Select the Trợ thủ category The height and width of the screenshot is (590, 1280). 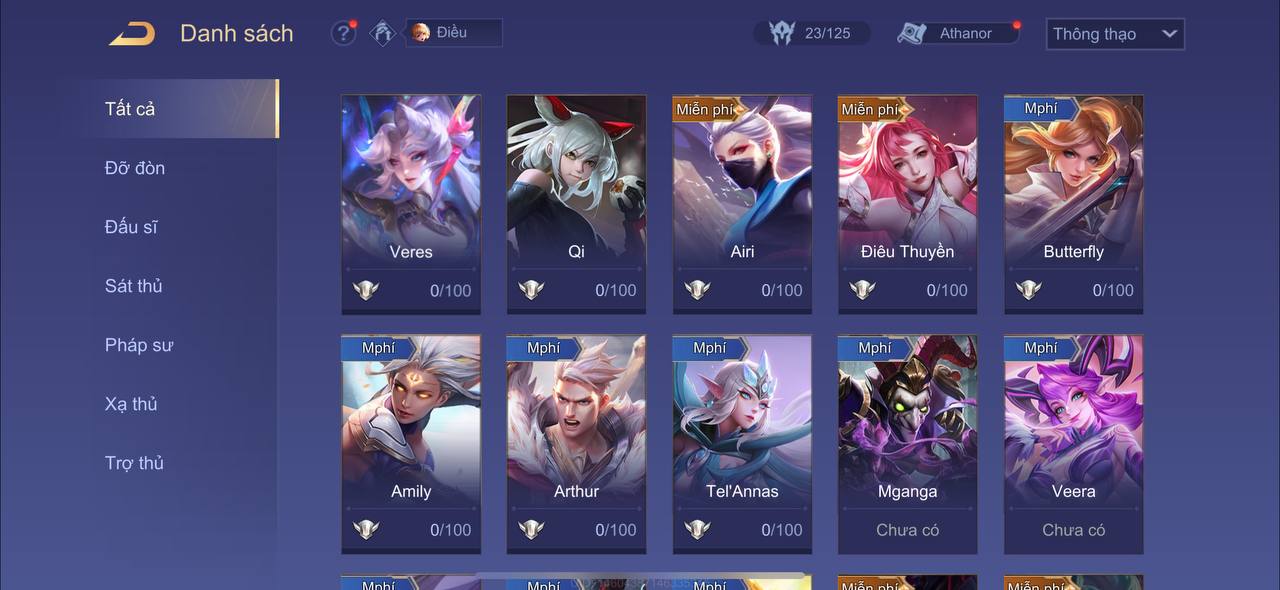(x=134, y=463)
